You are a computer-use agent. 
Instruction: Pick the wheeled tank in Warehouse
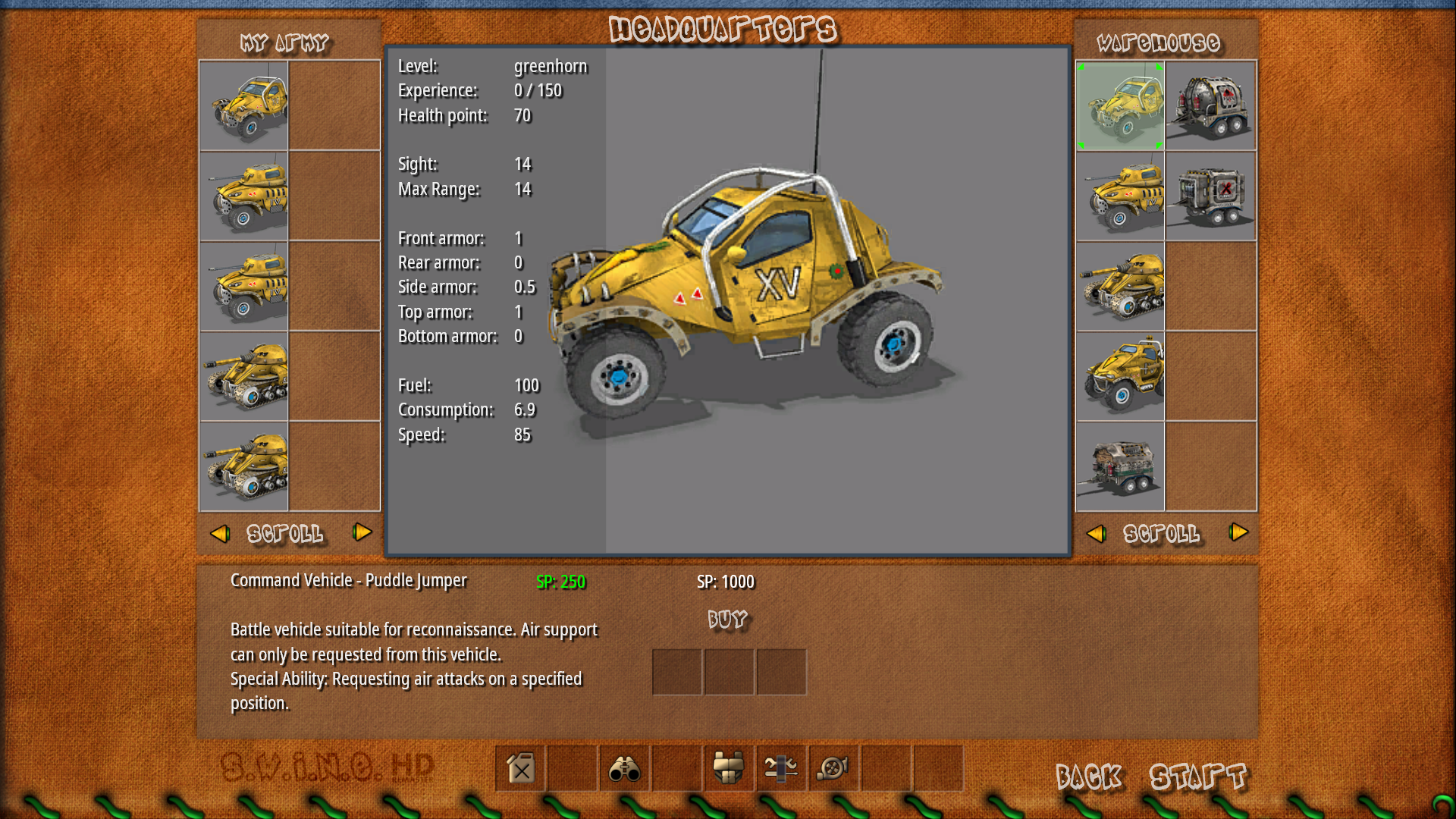coord(1120,196)
